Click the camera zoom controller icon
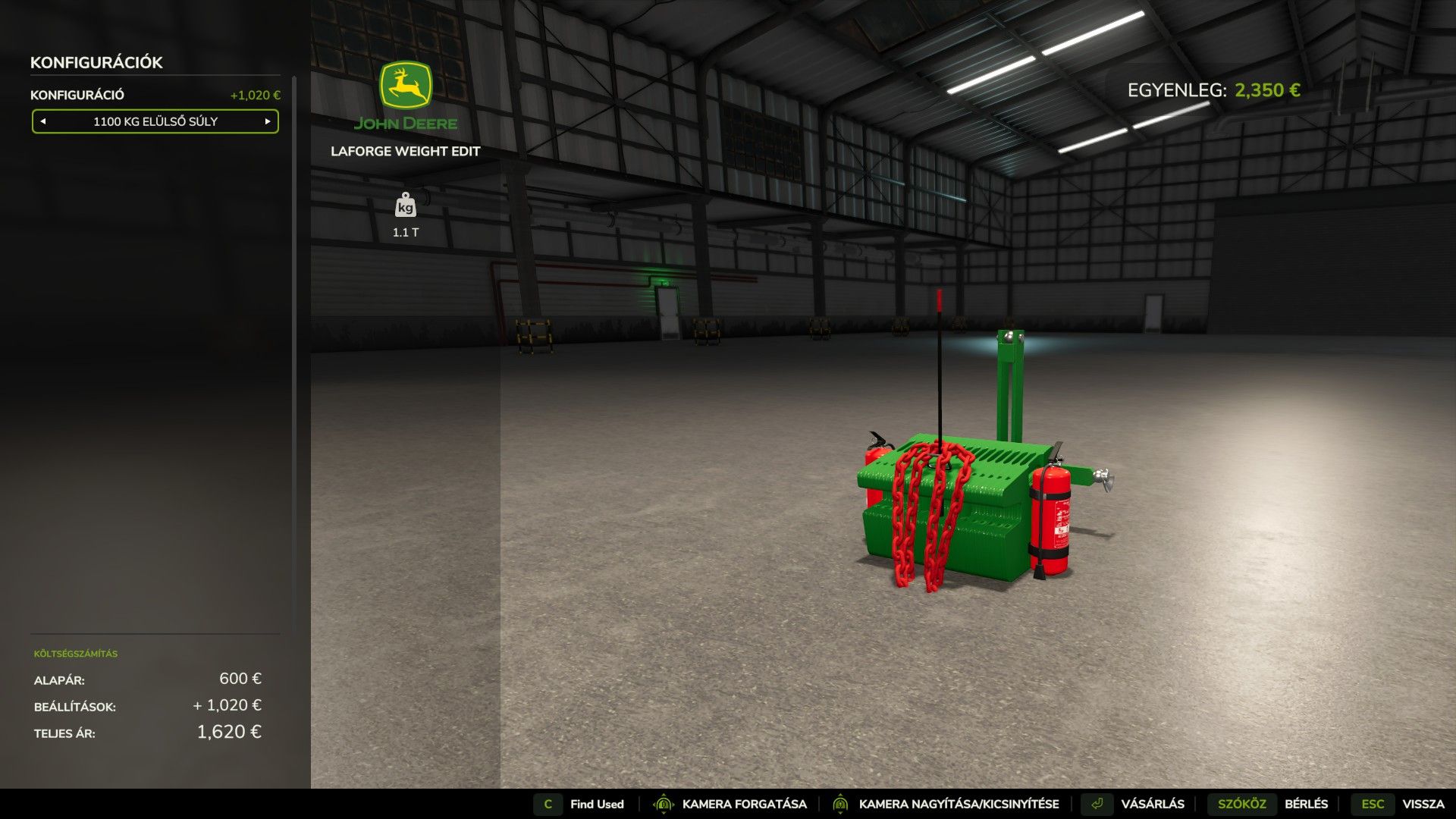Viewport: 1456px width, 819px height. click(842, 804)
